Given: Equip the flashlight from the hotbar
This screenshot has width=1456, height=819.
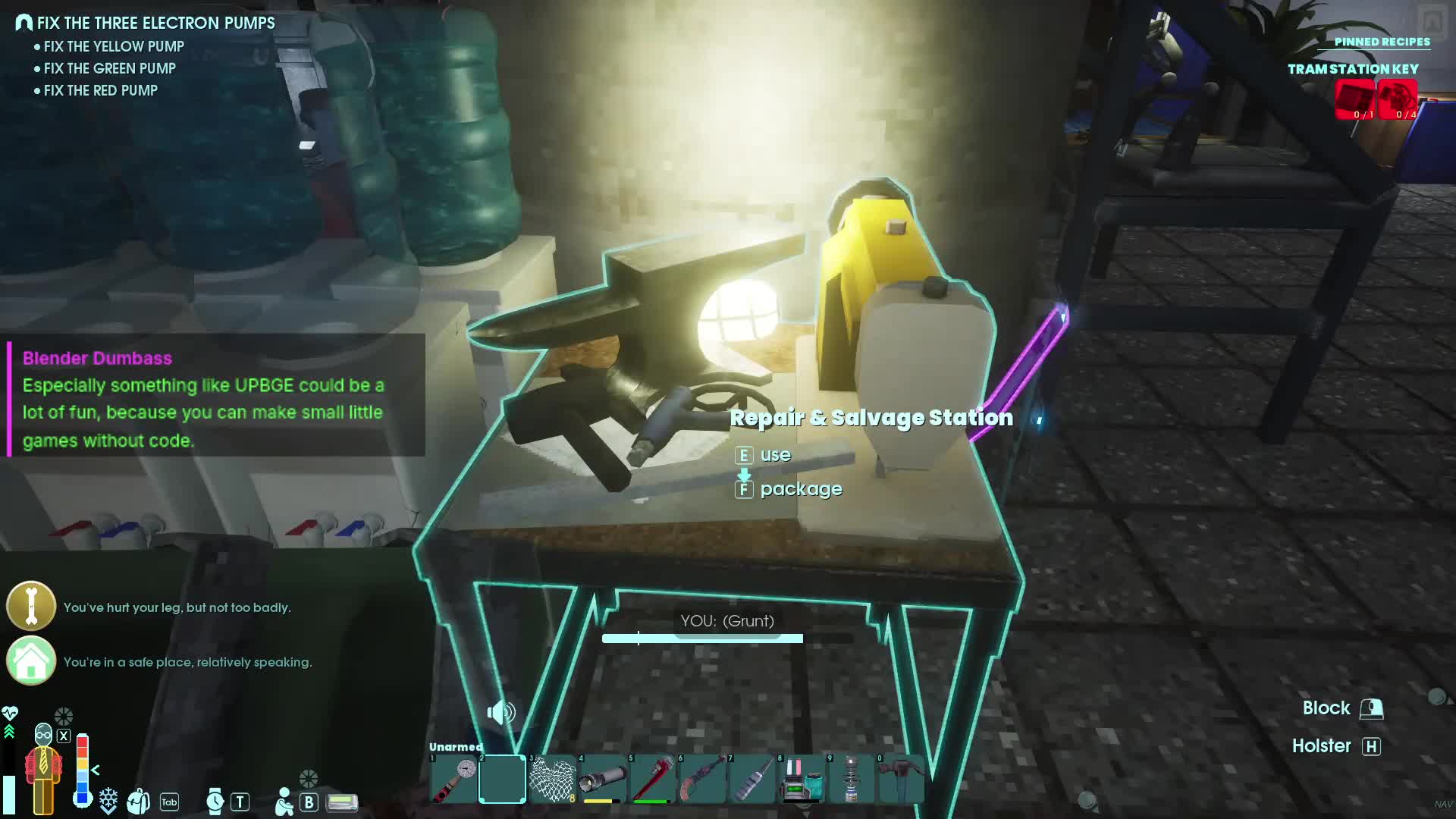Looking at the screenshot, I should (603, 779).
